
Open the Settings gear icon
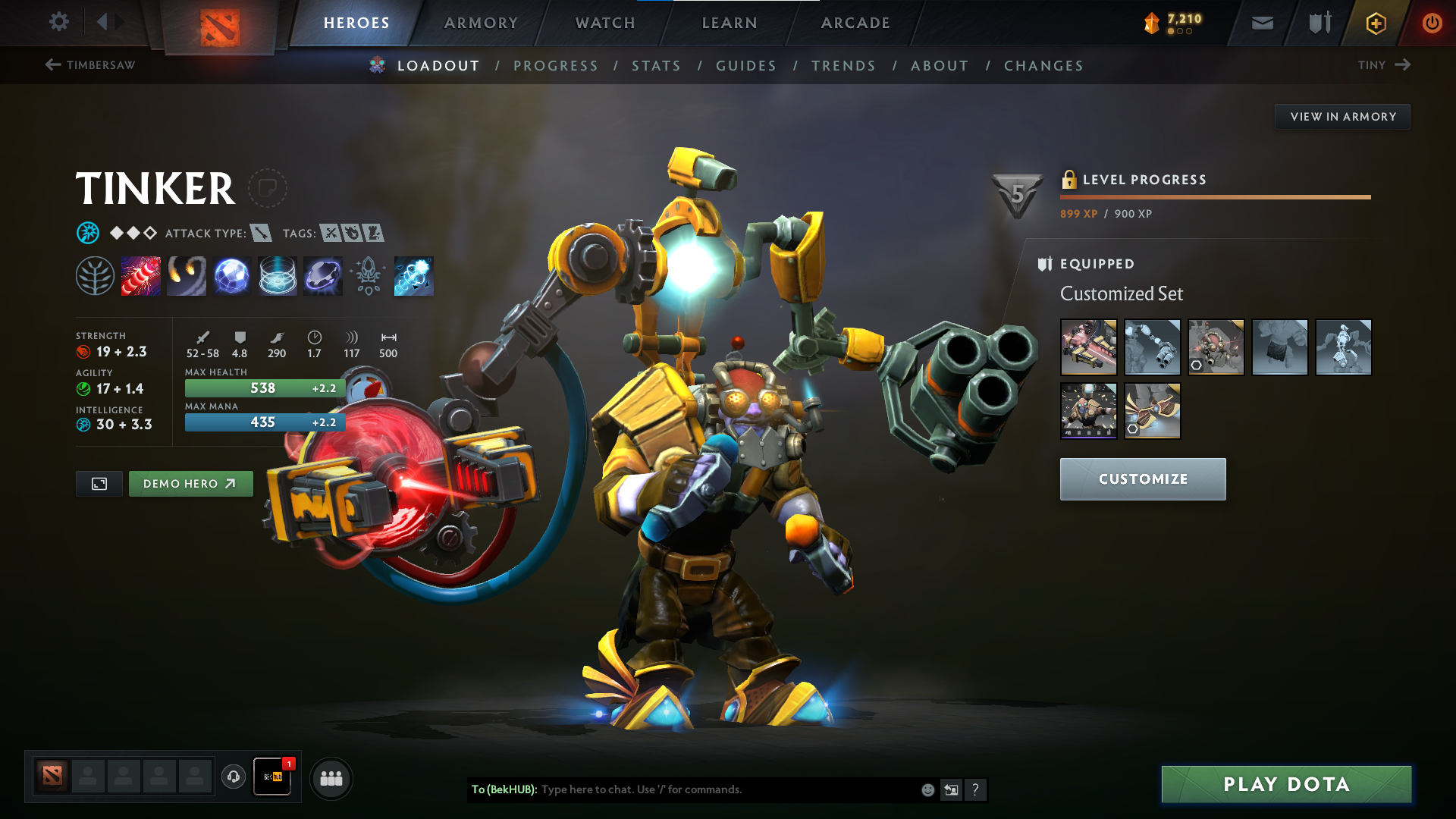58,22
